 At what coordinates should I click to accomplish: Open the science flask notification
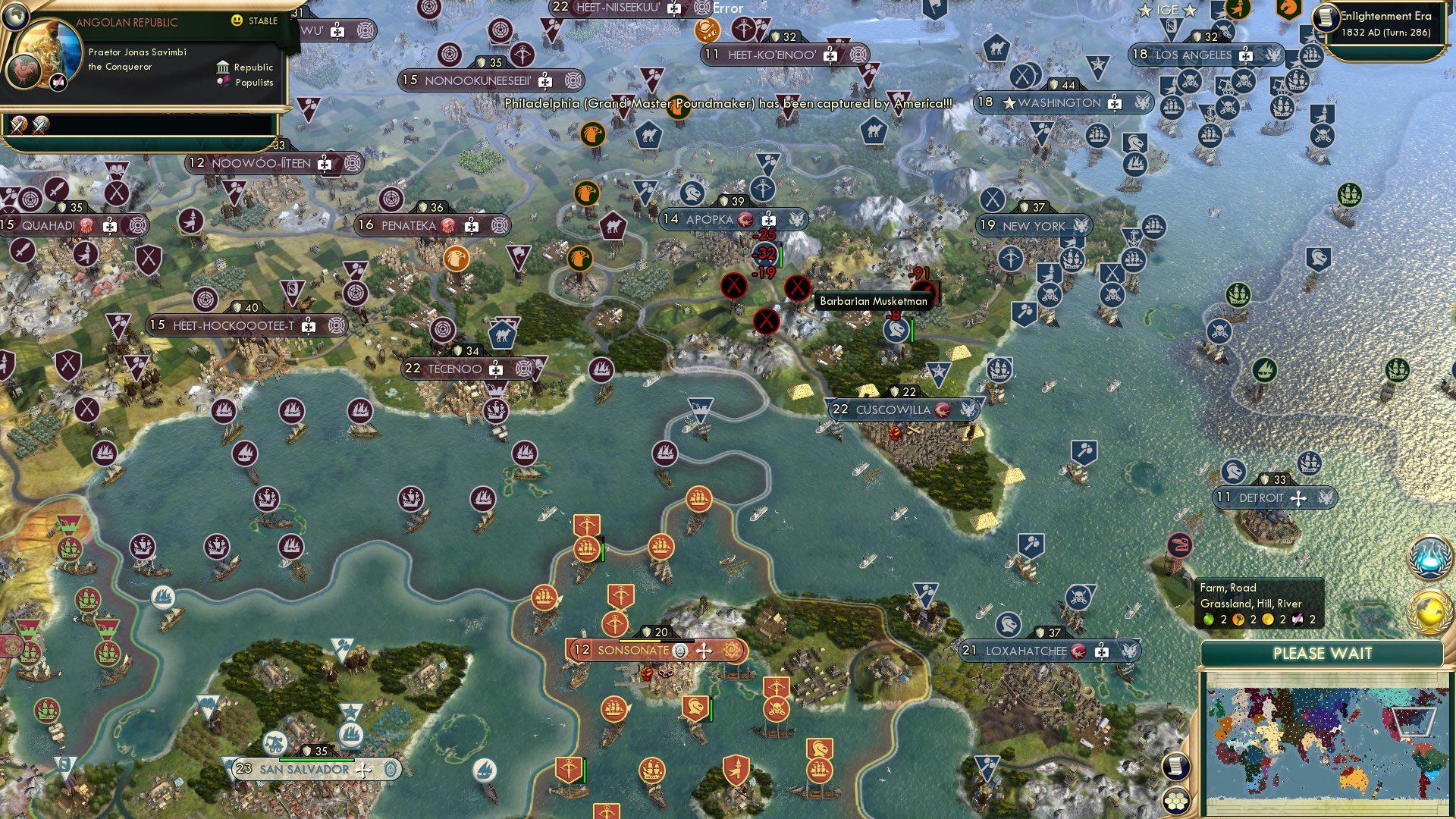click(1429, 557)
